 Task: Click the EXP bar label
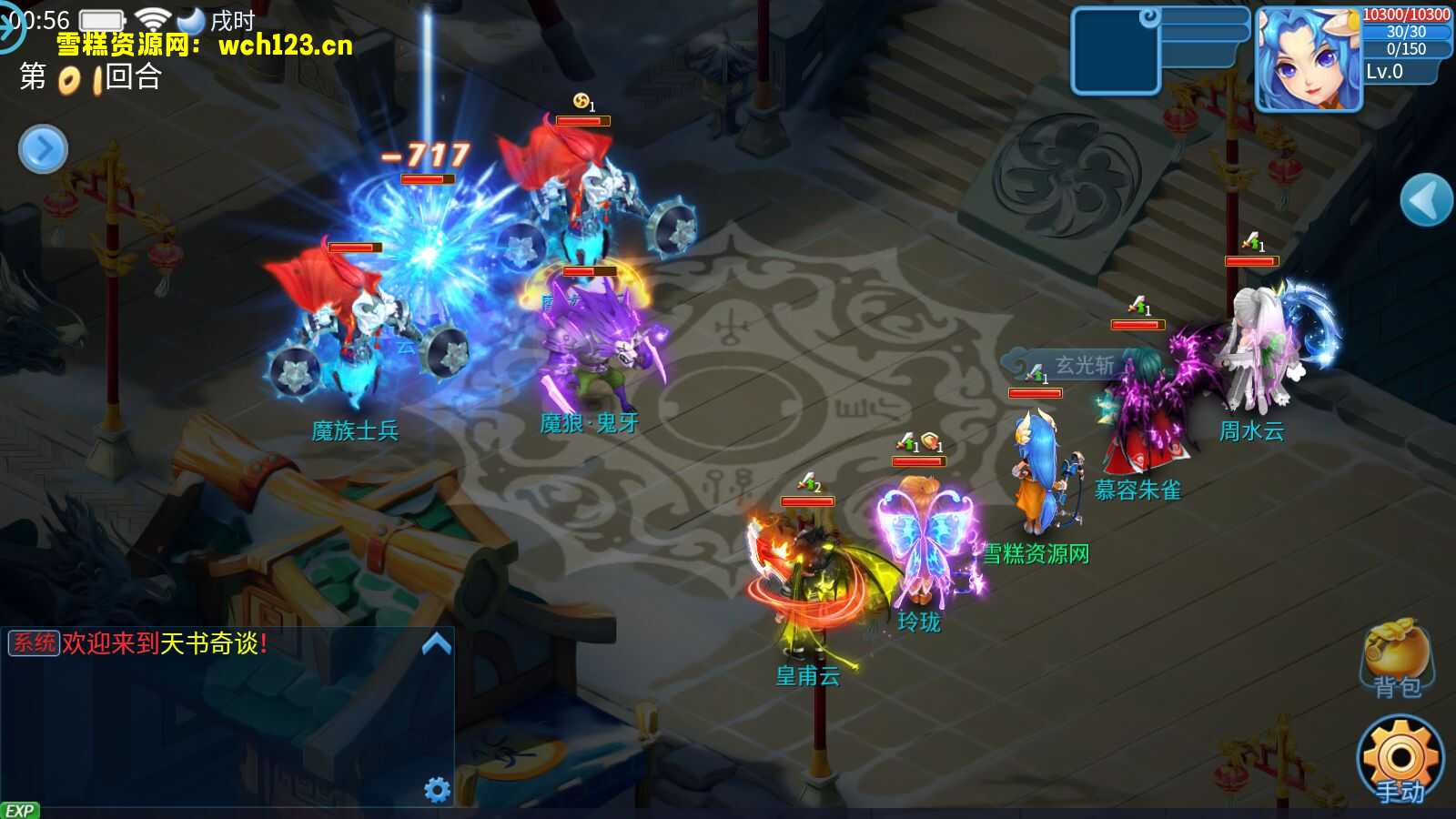19,811
